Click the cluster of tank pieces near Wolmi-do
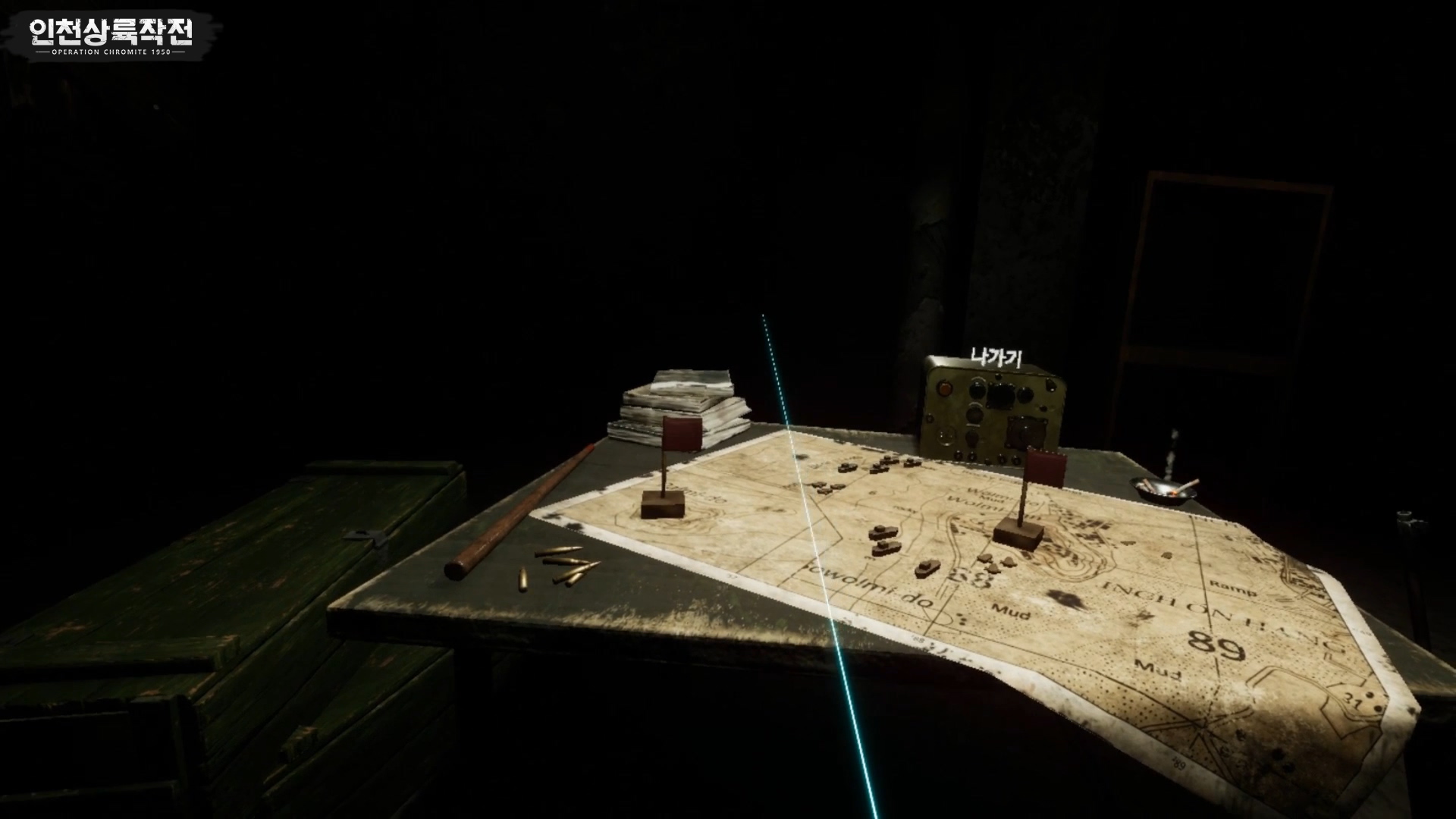Image resolution: width=1456 pixels, height=819 pixels. click(x=994, y=564)
